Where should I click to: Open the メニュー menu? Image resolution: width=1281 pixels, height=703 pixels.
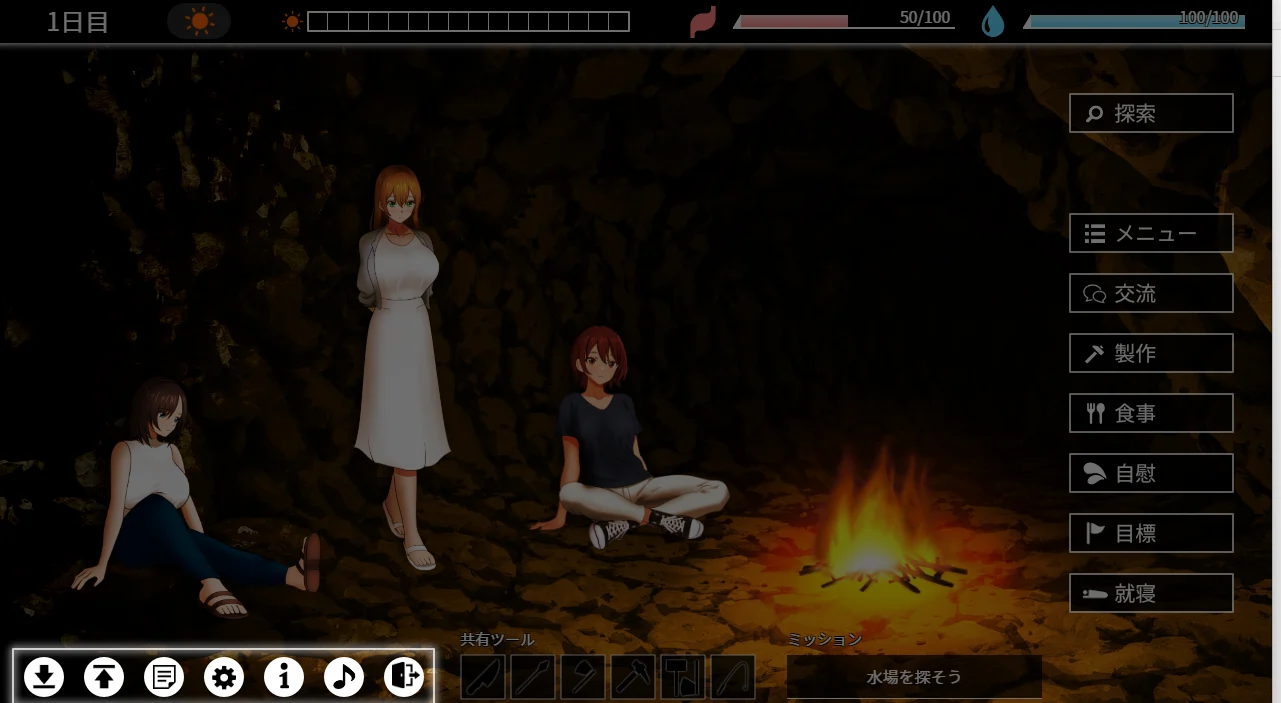(1151, 233)
